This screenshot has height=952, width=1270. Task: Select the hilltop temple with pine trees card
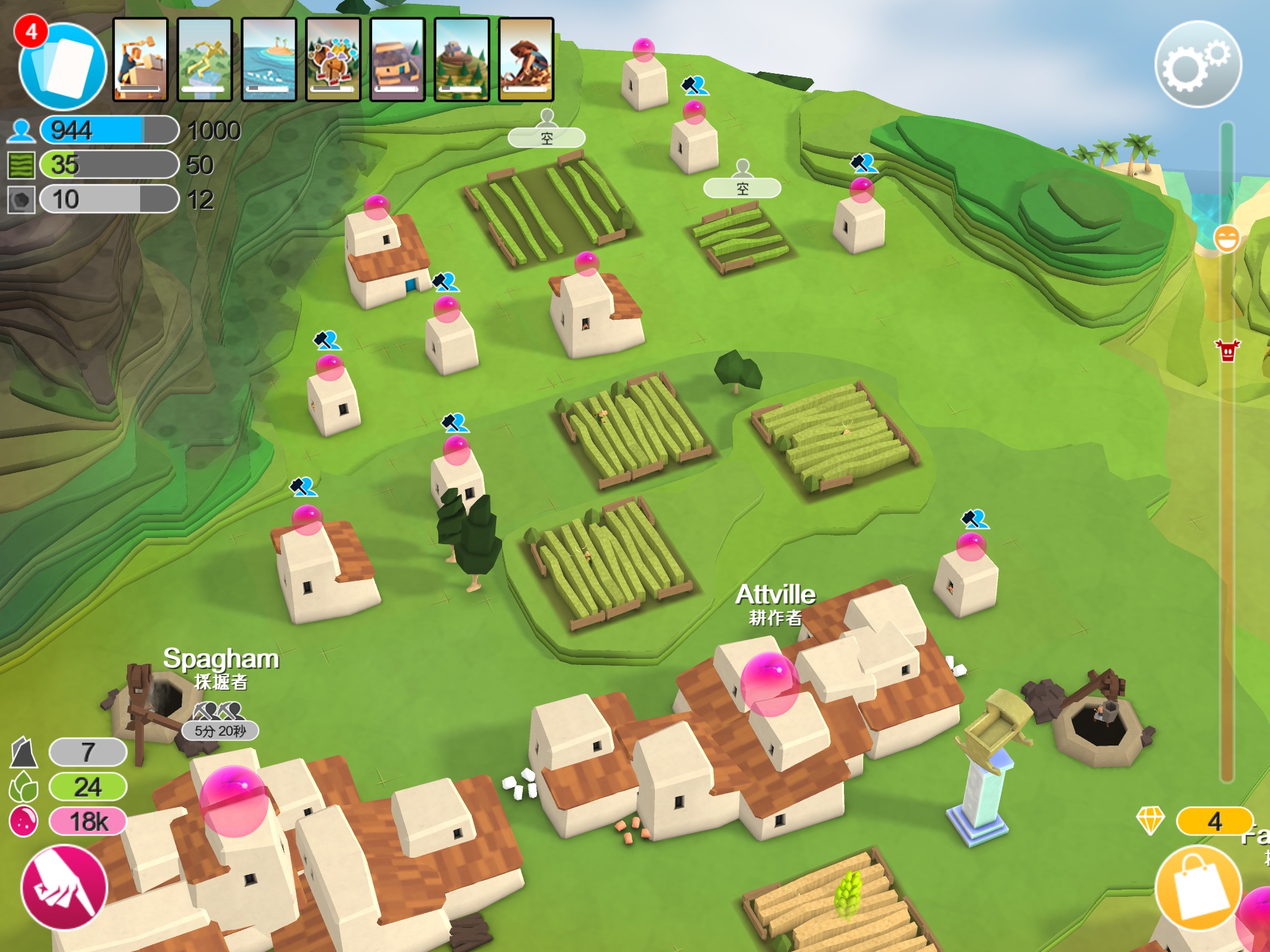(x=462, y=59)
